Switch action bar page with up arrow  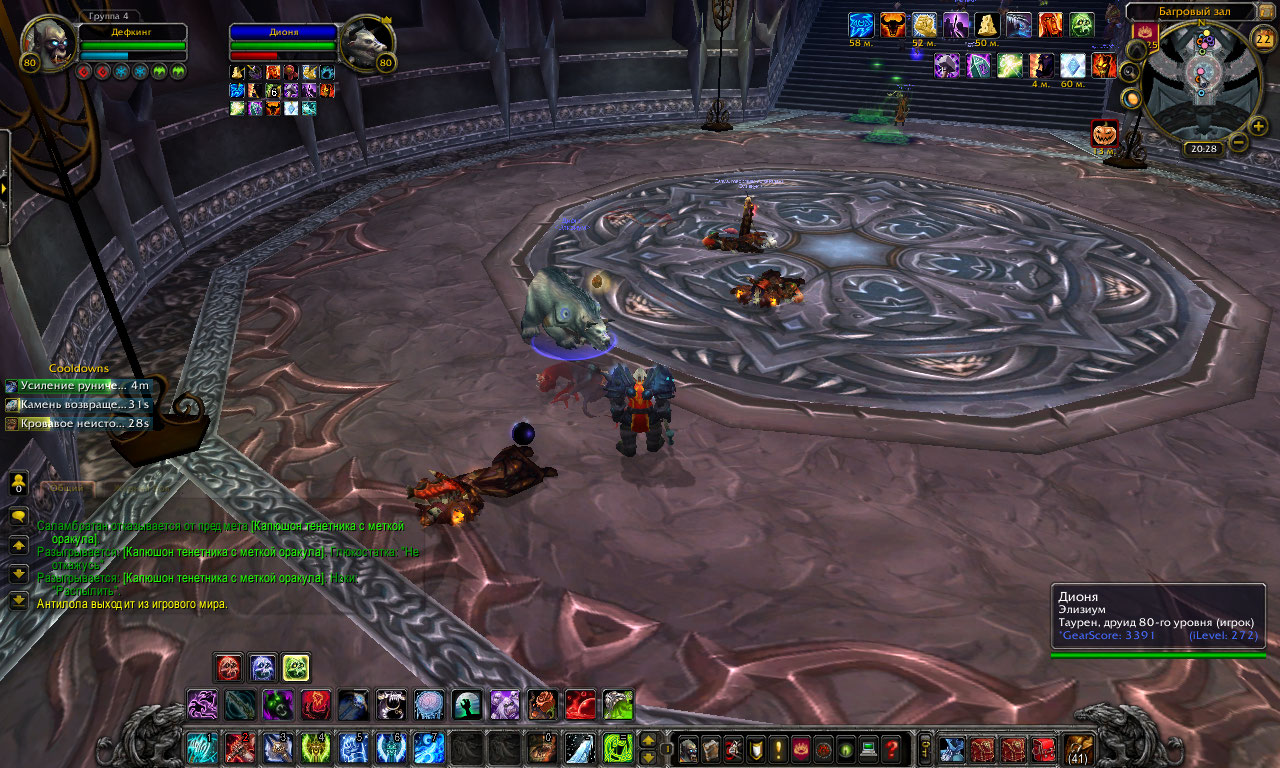pos(648,741)
